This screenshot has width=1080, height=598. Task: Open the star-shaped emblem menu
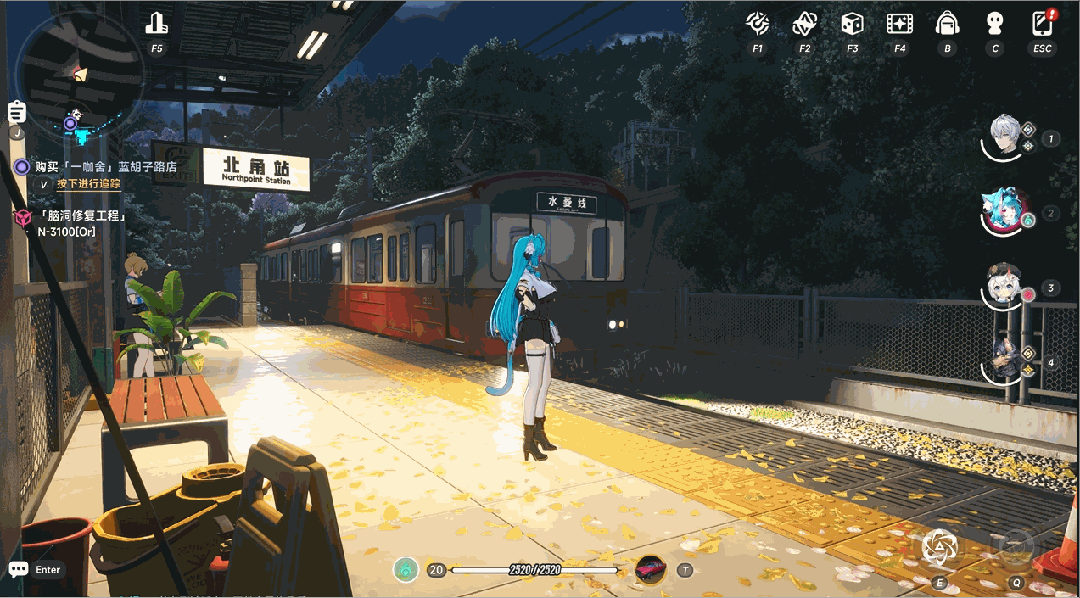click(x=805, y=23)
